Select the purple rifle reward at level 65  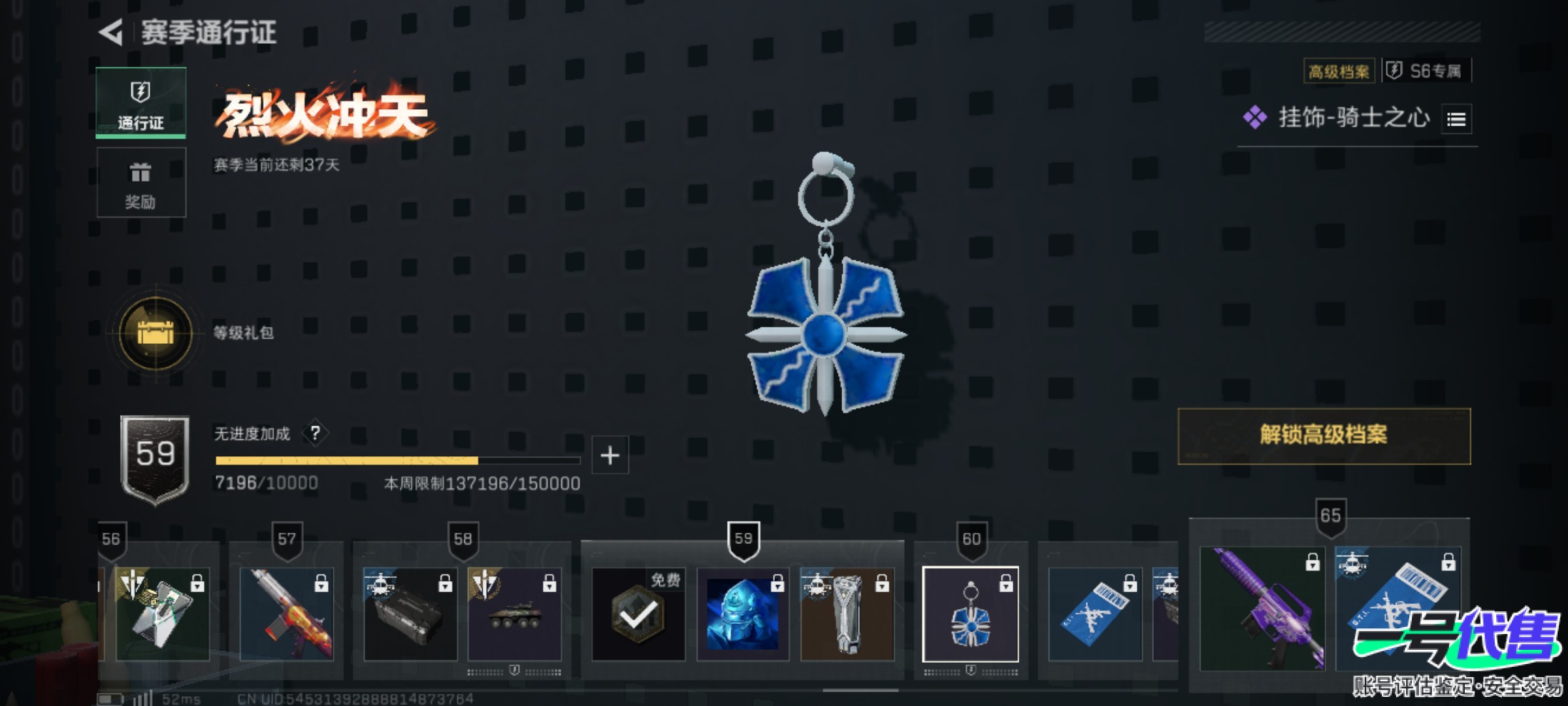click(x=1262, y=609)
